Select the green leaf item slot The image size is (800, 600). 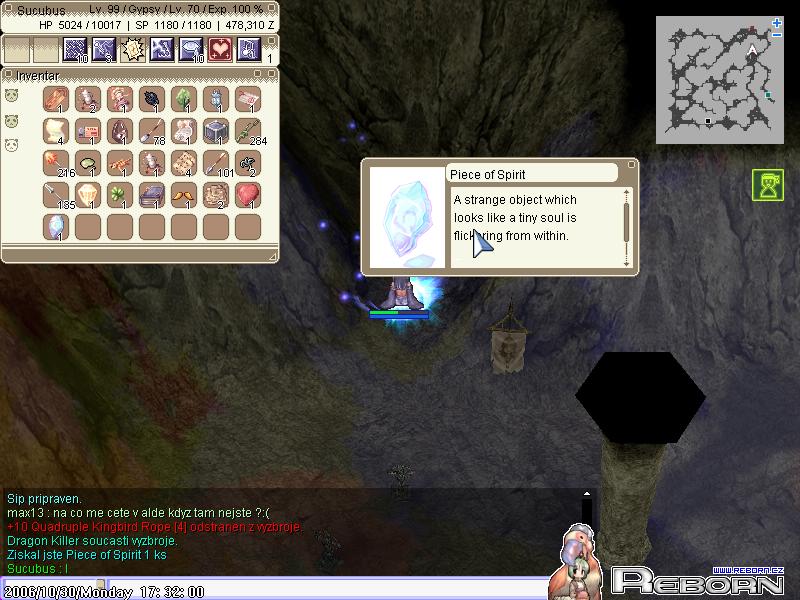pyautogui.click(x=184, y=99)
